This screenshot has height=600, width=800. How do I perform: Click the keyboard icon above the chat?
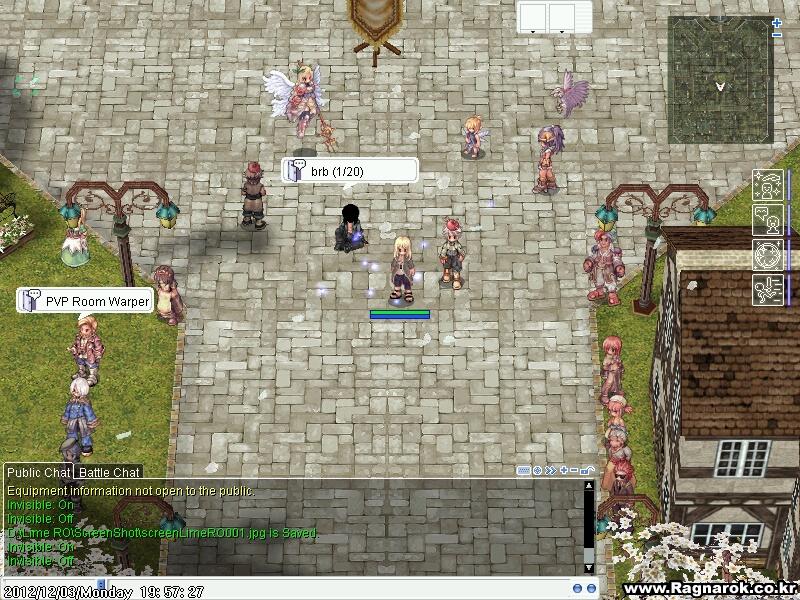point(524,470)
